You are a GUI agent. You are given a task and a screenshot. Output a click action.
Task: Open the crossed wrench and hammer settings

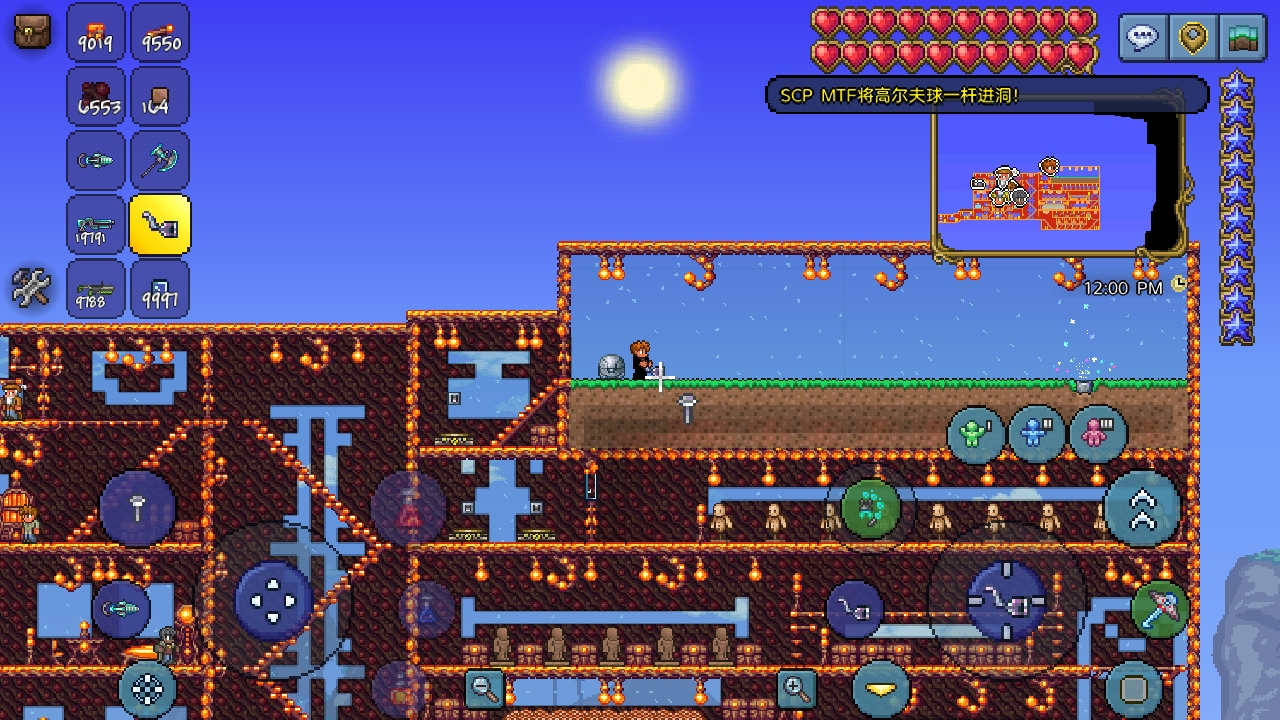31,288
